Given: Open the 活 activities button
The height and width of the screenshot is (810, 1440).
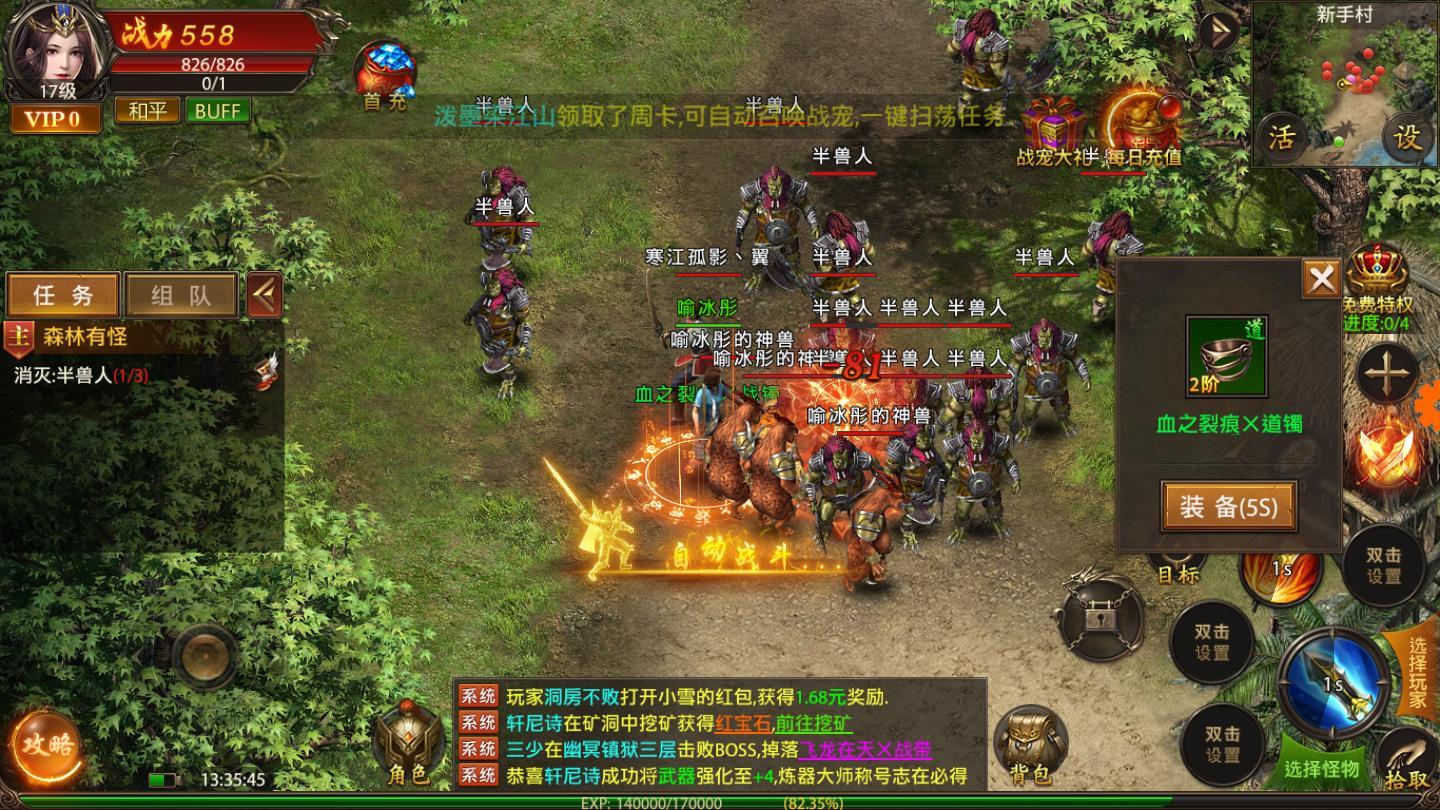Looking at the screenshot, I should click(1281, 138).
